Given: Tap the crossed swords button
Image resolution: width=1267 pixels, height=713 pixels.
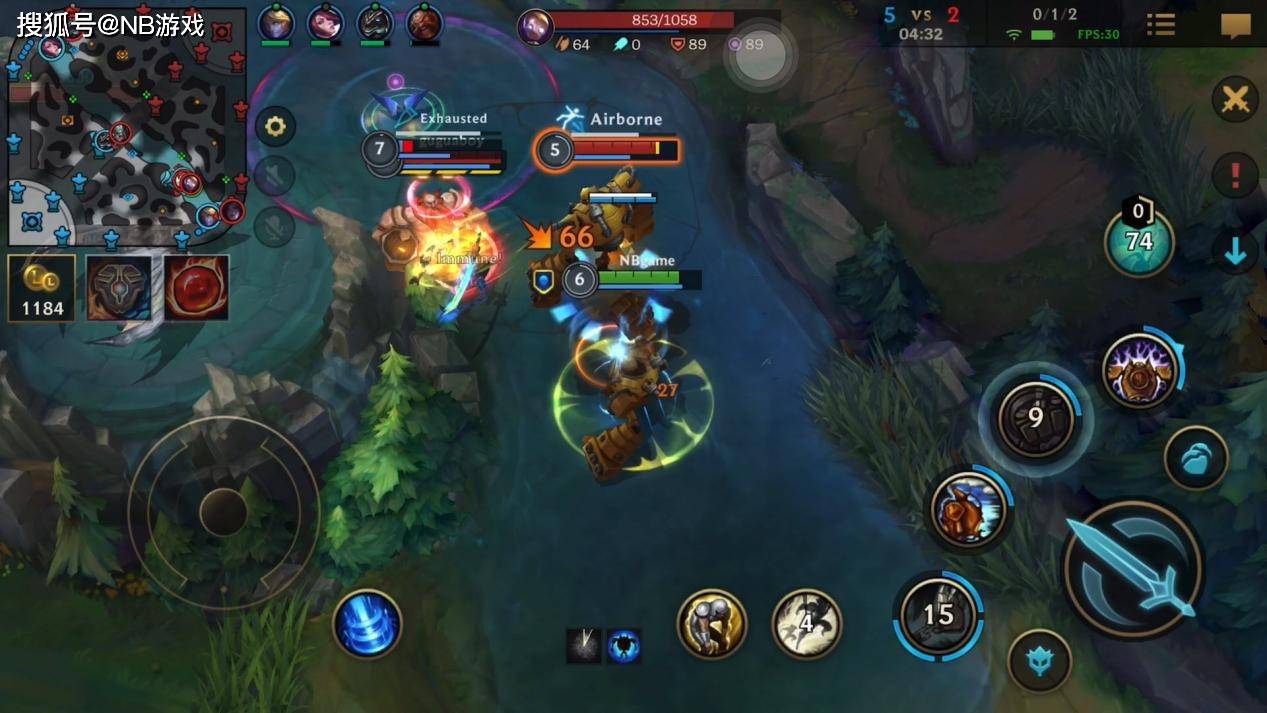Looking at the screenshot, I should click(x=1235, y=100).
